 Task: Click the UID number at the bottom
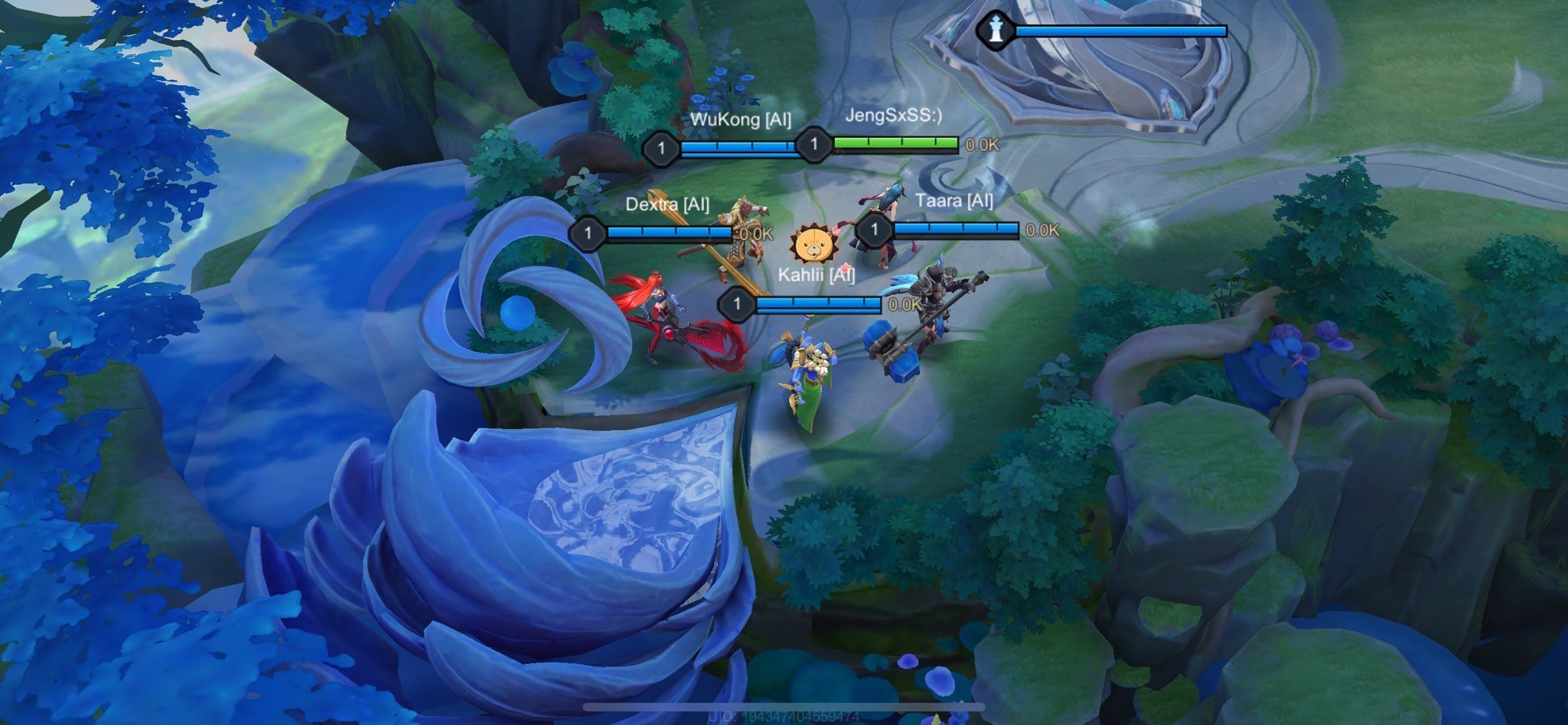point(783,717)
